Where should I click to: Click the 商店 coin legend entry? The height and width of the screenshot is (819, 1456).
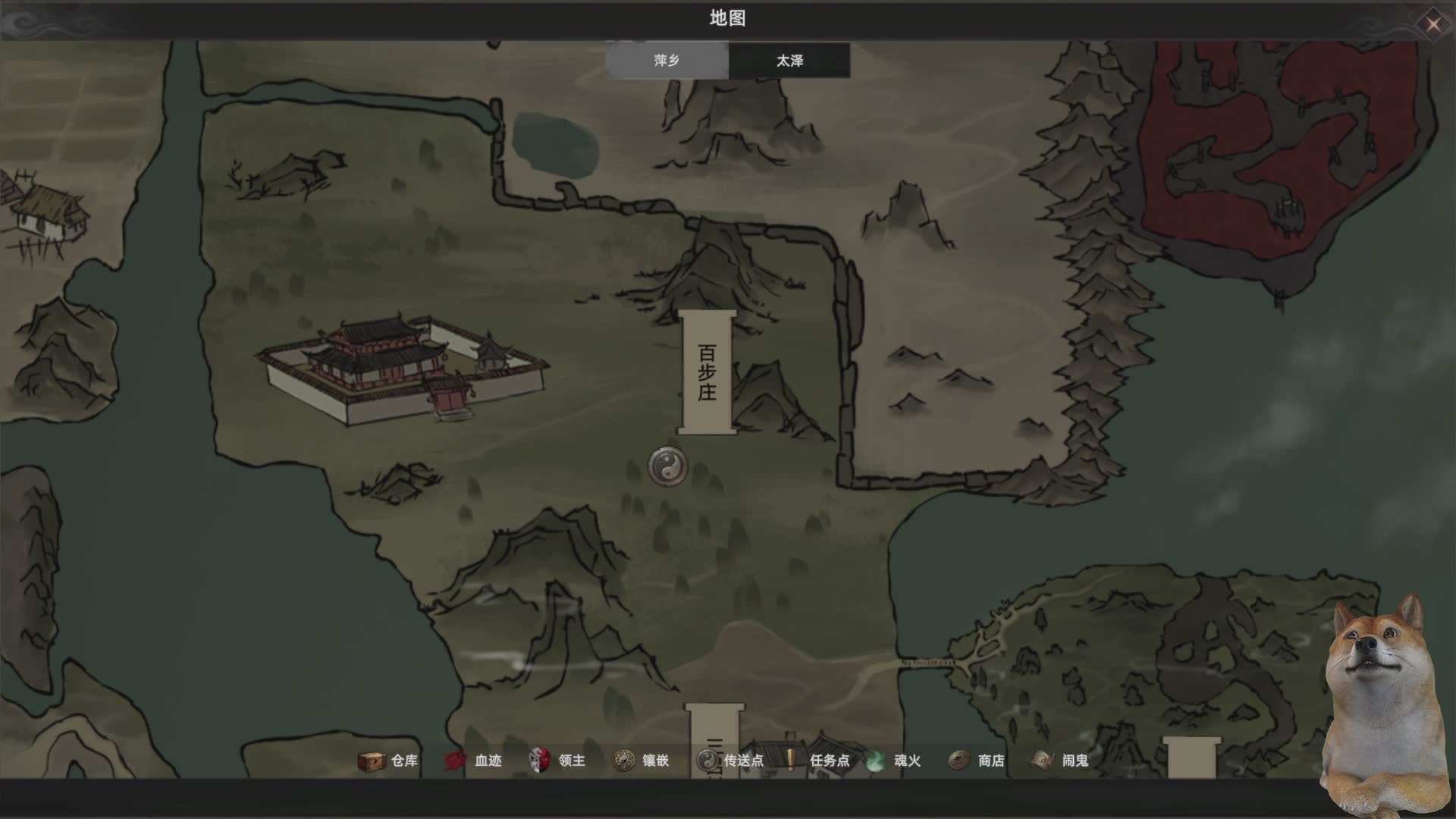coord(977,761)
